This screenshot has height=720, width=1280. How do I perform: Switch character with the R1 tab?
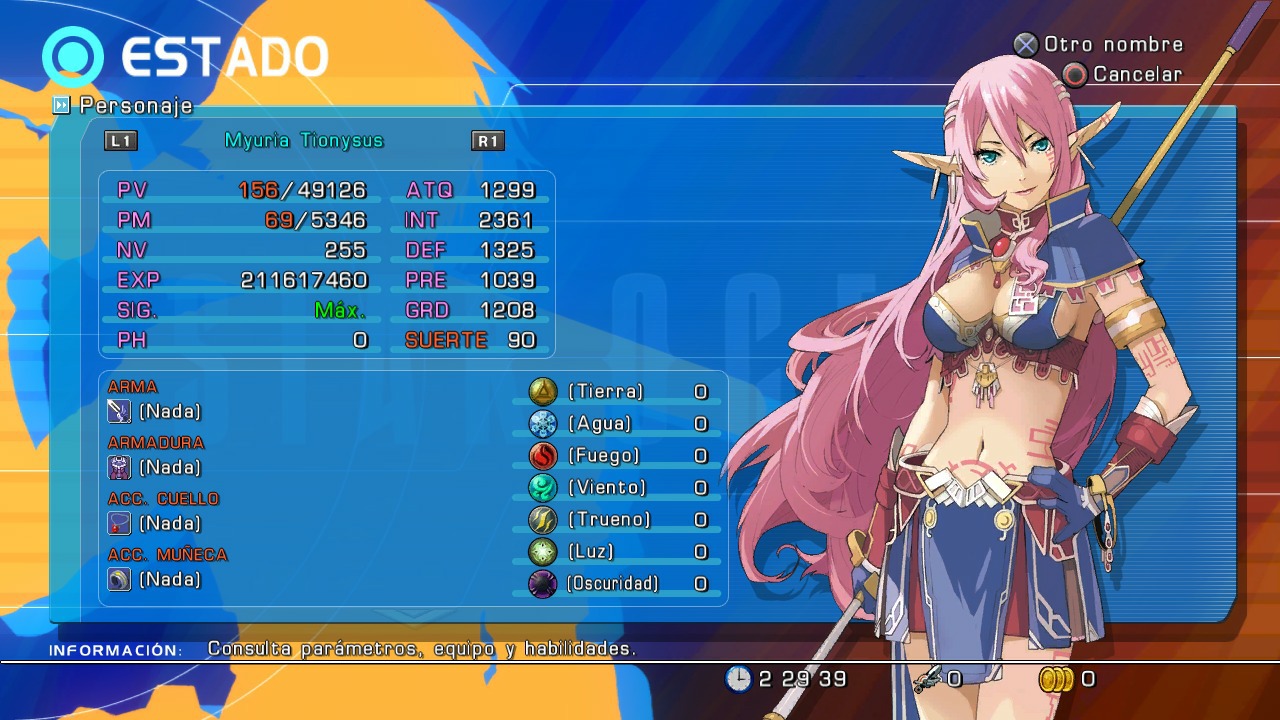tap(487, 141)
